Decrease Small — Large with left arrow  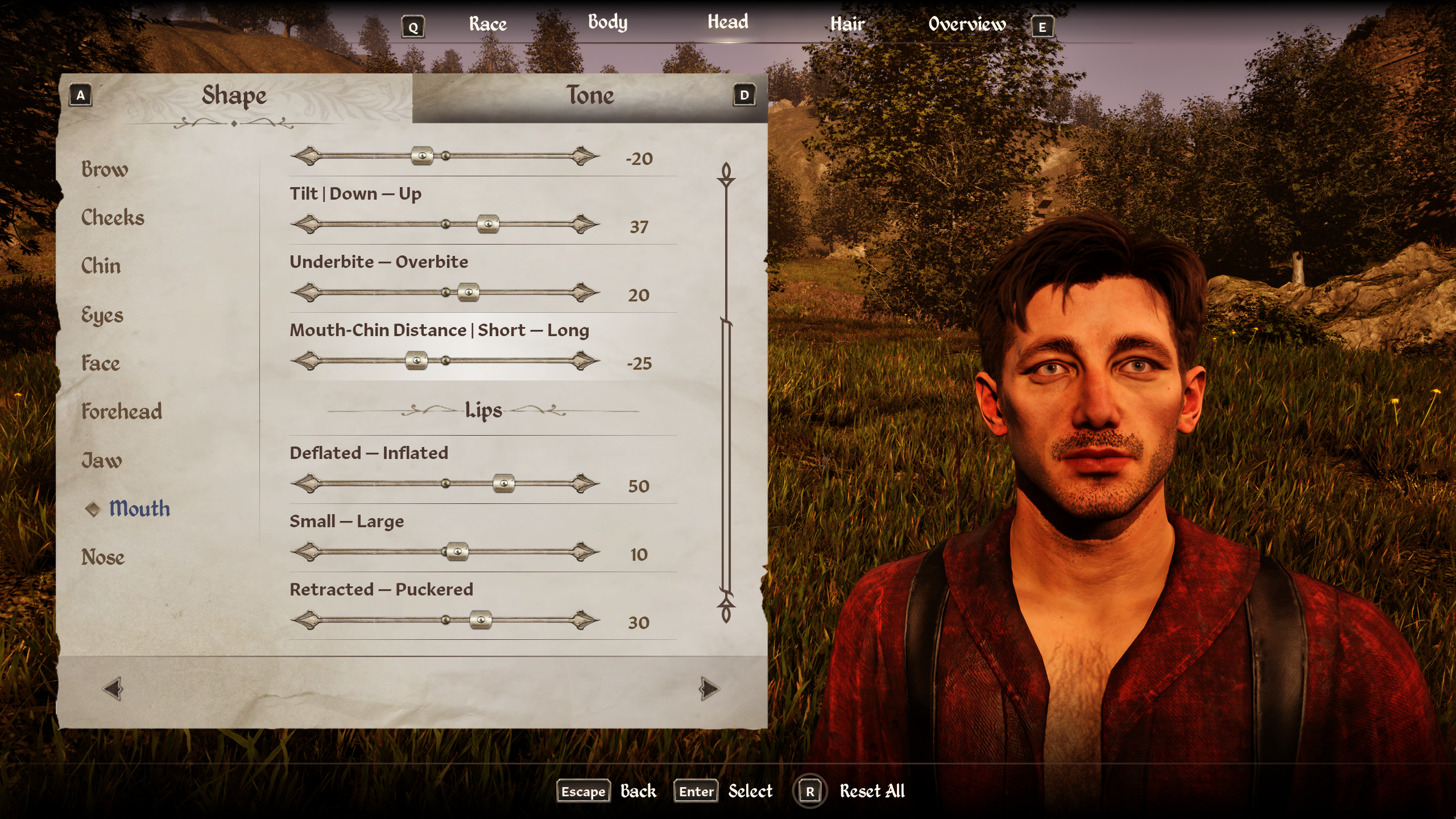(x=305, y=551)
